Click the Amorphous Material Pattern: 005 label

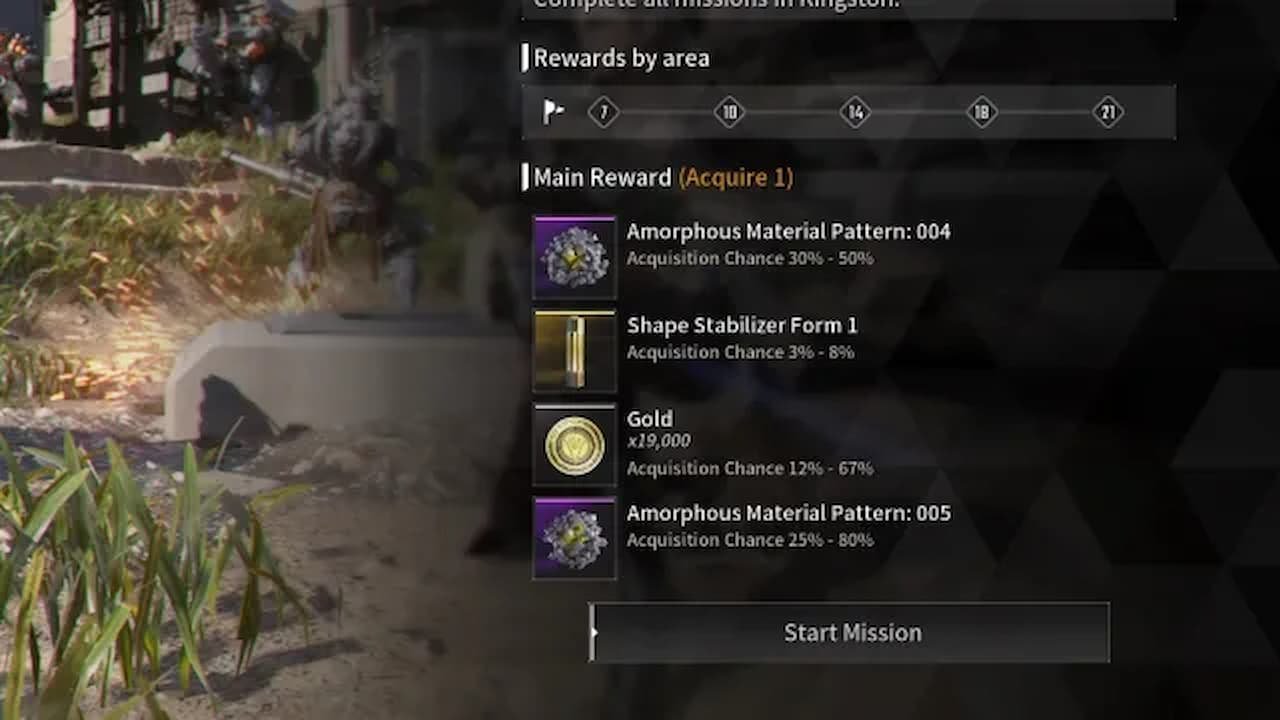click(788, 513)
